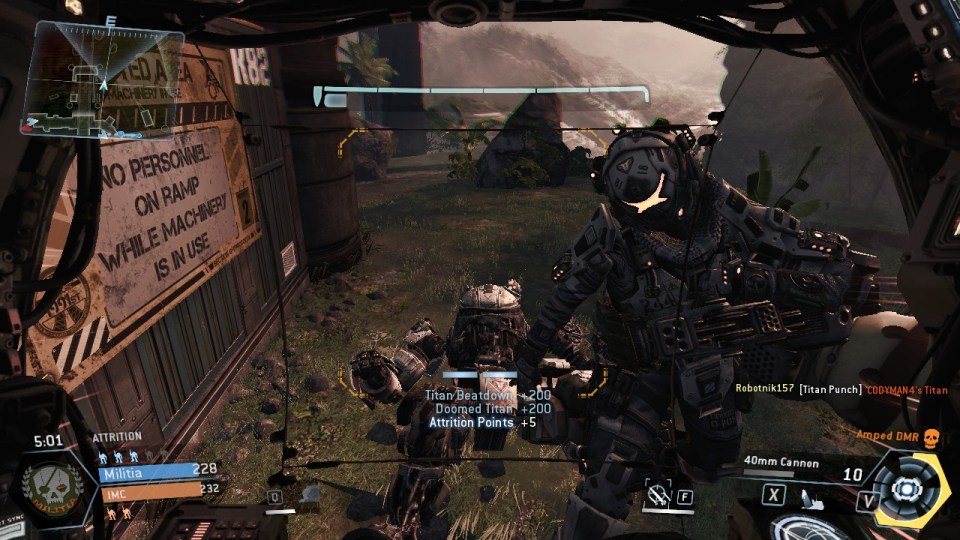This screenshot has width=960, height=540.
Task: Select the Militia skull faction emblem
Action: [52, 487]
